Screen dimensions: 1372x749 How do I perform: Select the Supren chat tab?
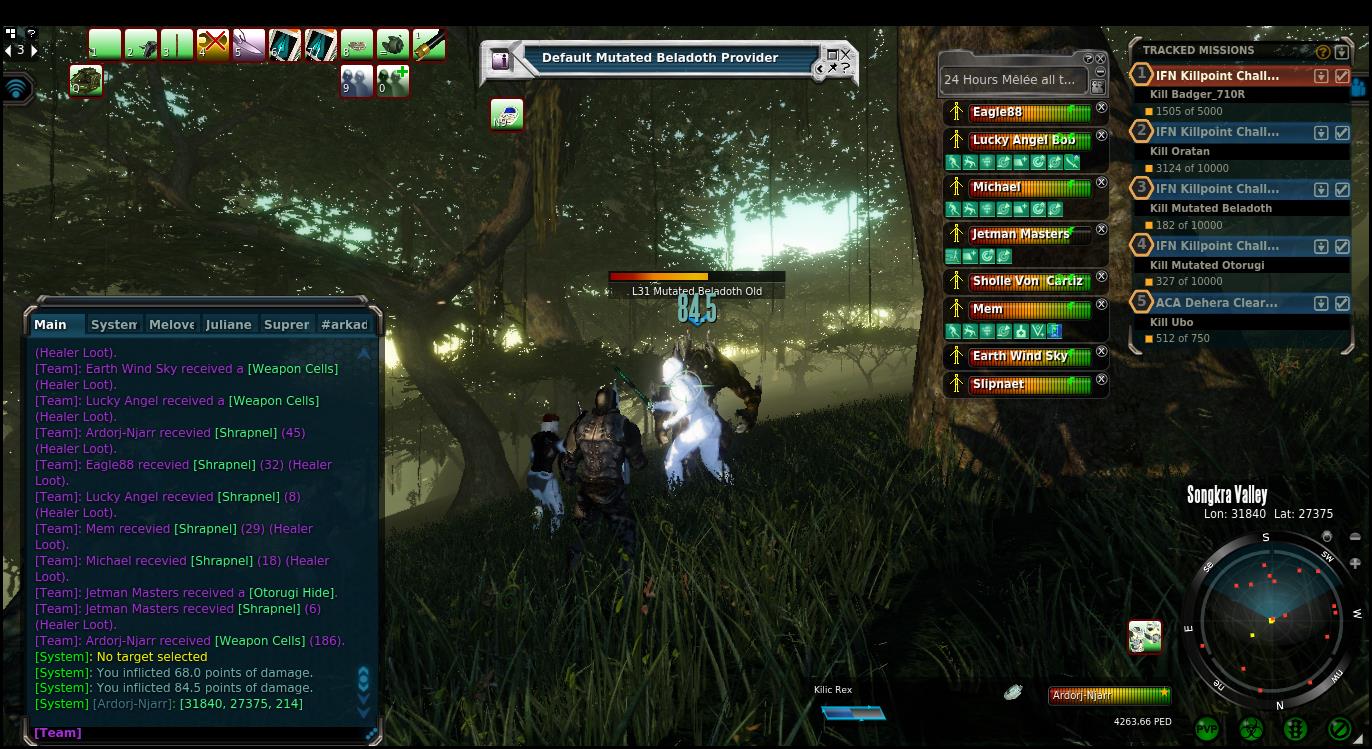[x=286, y=324]
